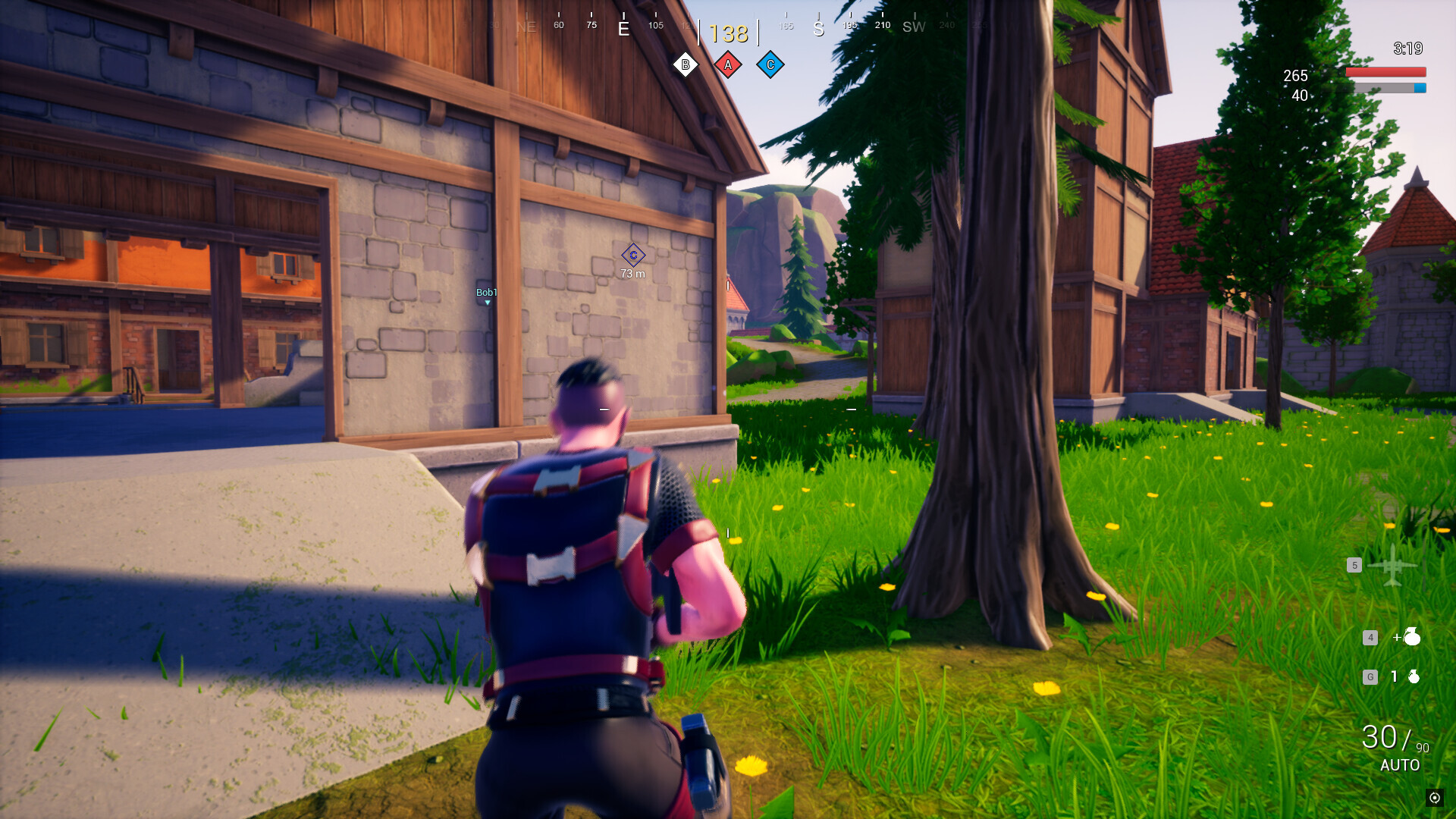
Task: Select the shield value 40 readout
Action: point(1298,96)
